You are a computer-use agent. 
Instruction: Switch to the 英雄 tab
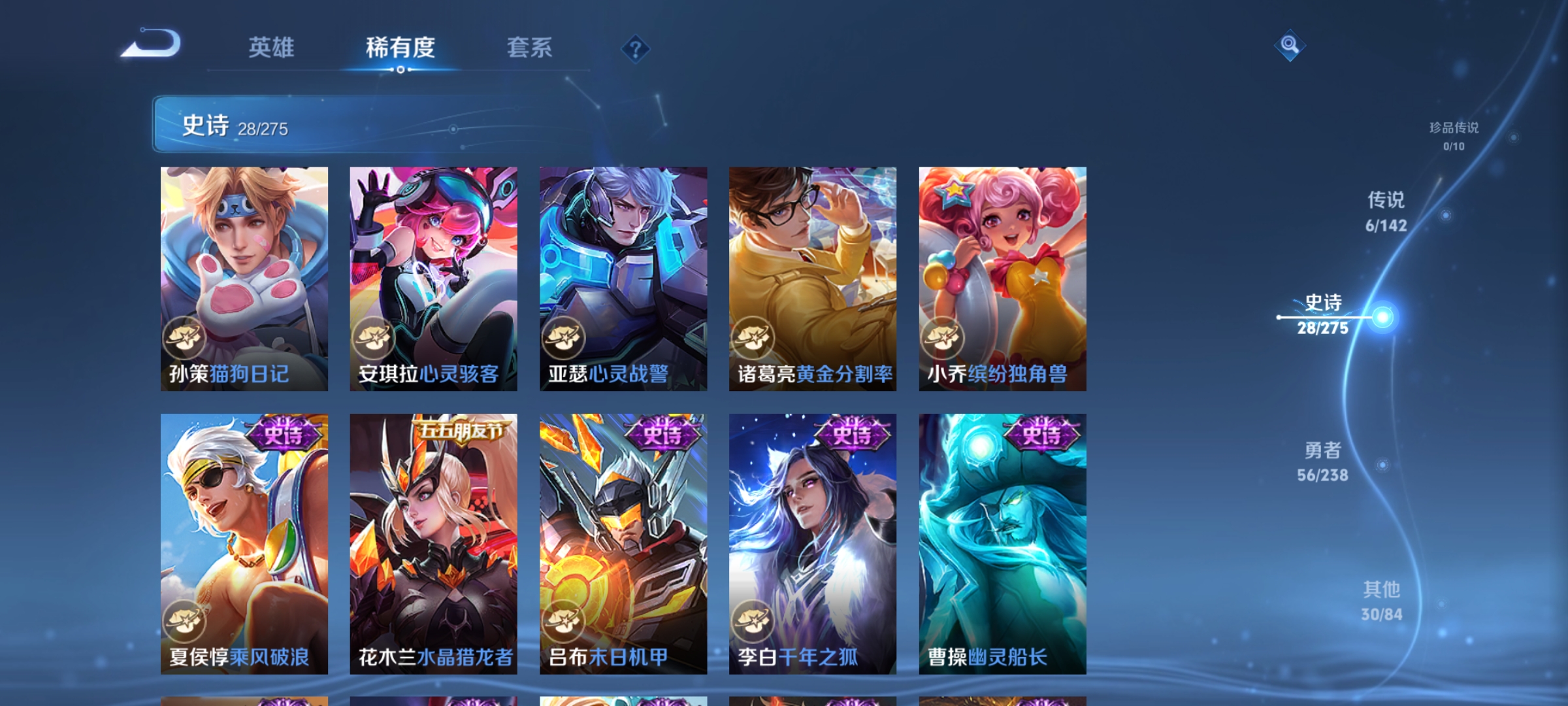(271, 47)
